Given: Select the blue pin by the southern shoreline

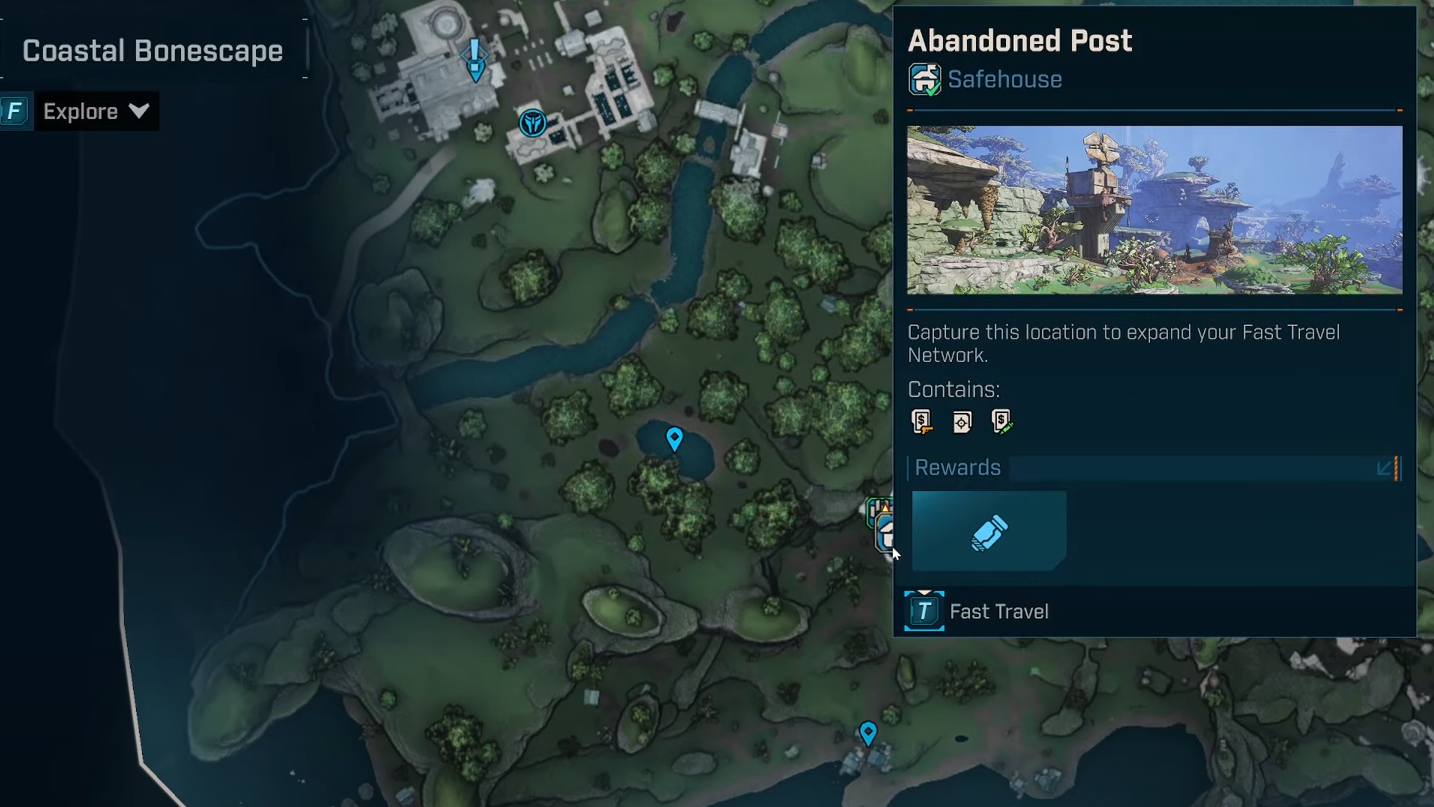Looking at the screenshot, I should pos(868,734).
